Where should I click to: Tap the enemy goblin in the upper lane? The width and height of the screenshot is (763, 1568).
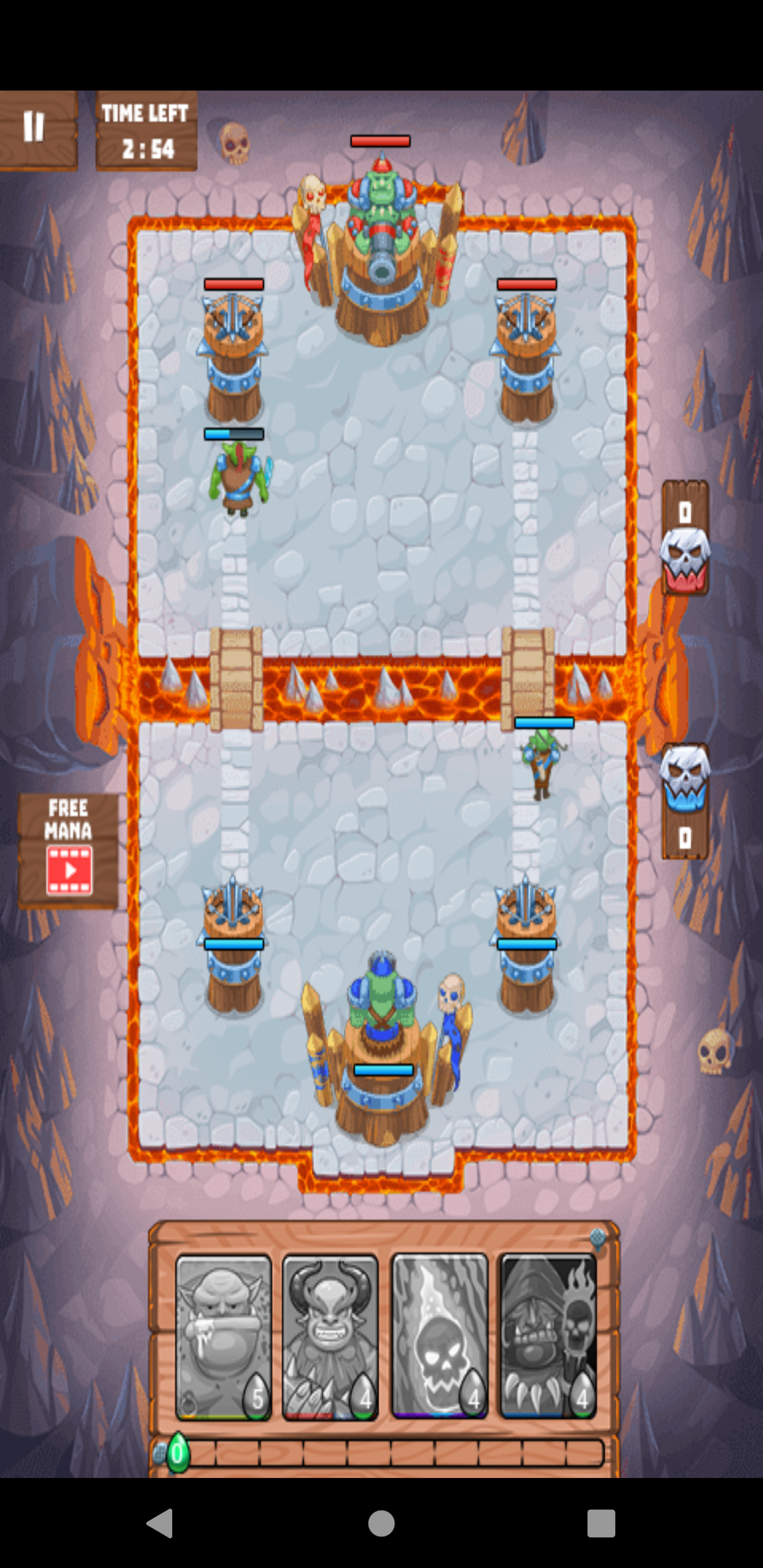pyautogui.click(x=240, y=481)
